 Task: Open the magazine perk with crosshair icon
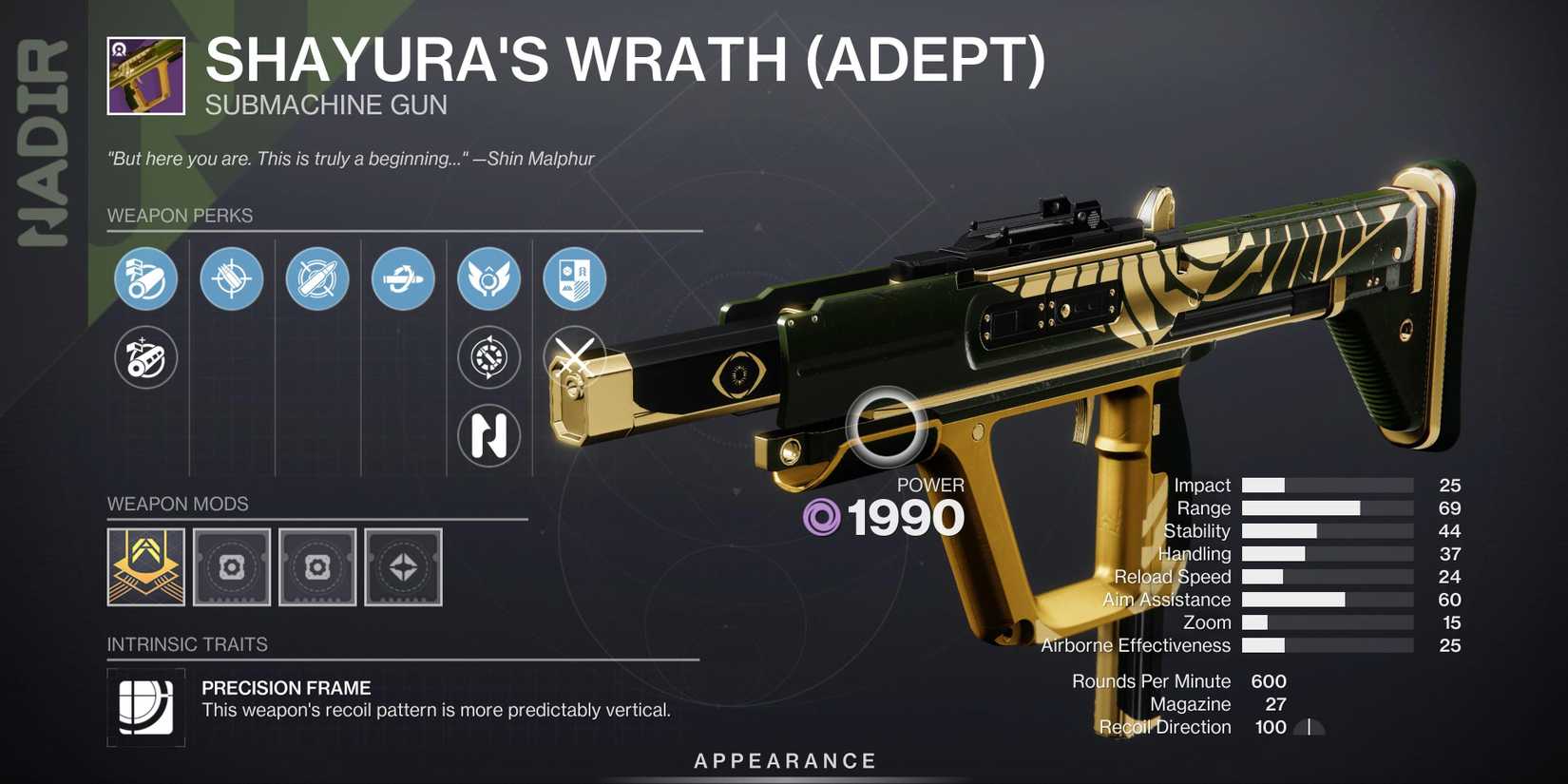tap(231, 278)
